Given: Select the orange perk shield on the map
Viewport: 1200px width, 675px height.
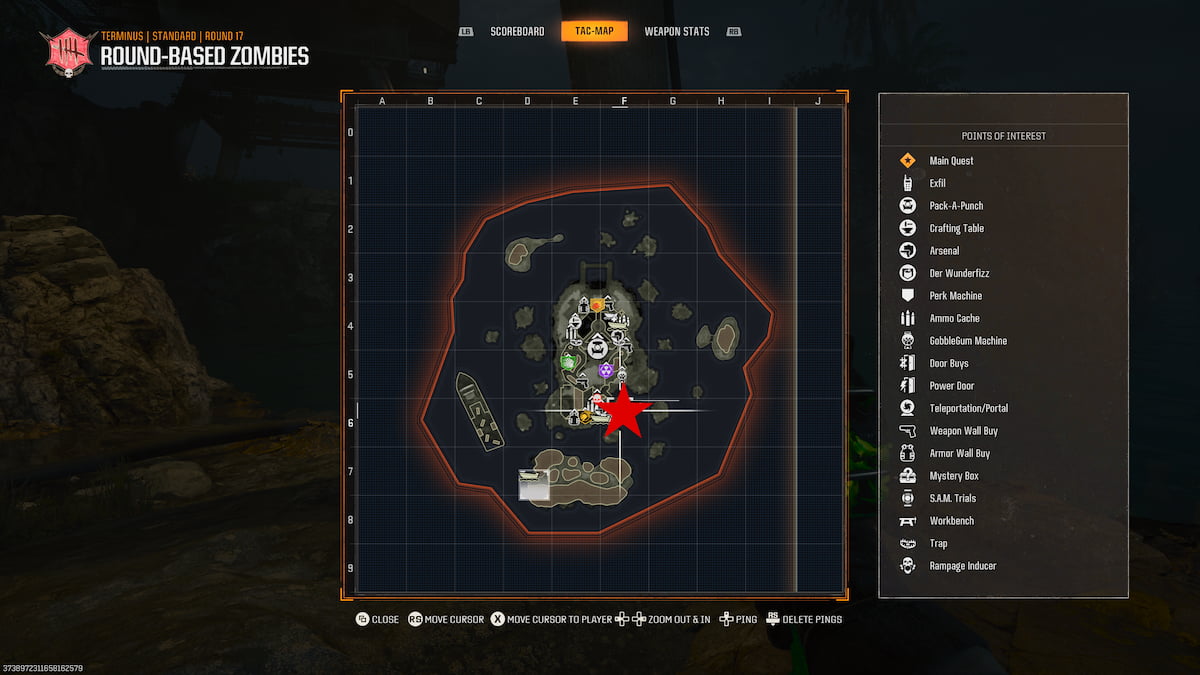Looking at the screenshot, I should [597, 304].
